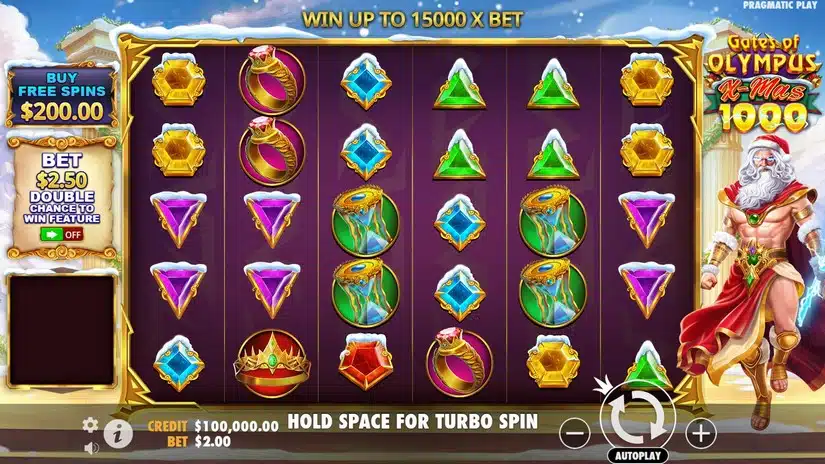This screenshot has height=464, width=825.
Task: Increase the bet with the plus button
Action: (701, 432)
